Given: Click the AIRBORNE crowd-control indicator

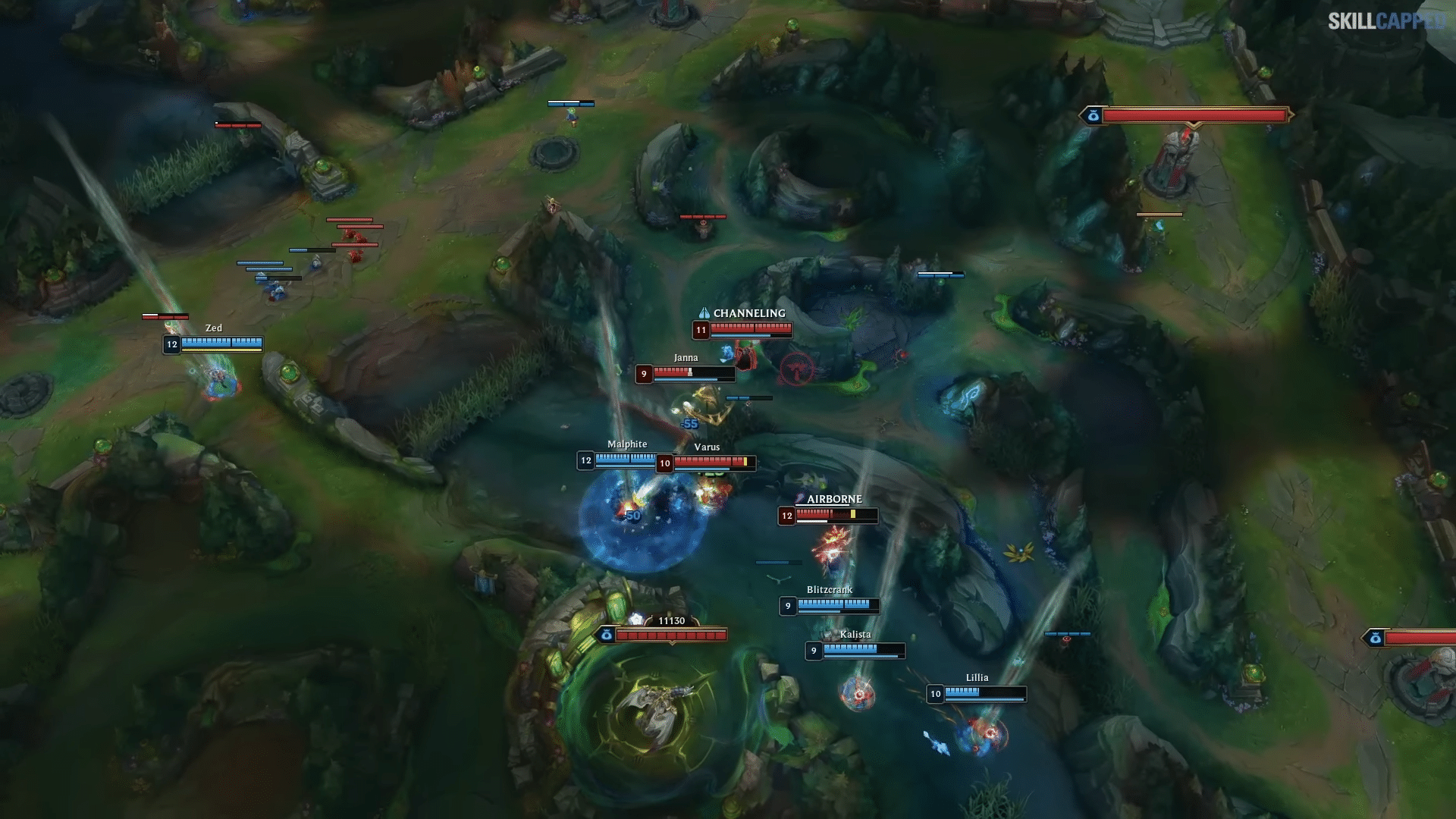Looking at the screenshot, I should point(834,499).
